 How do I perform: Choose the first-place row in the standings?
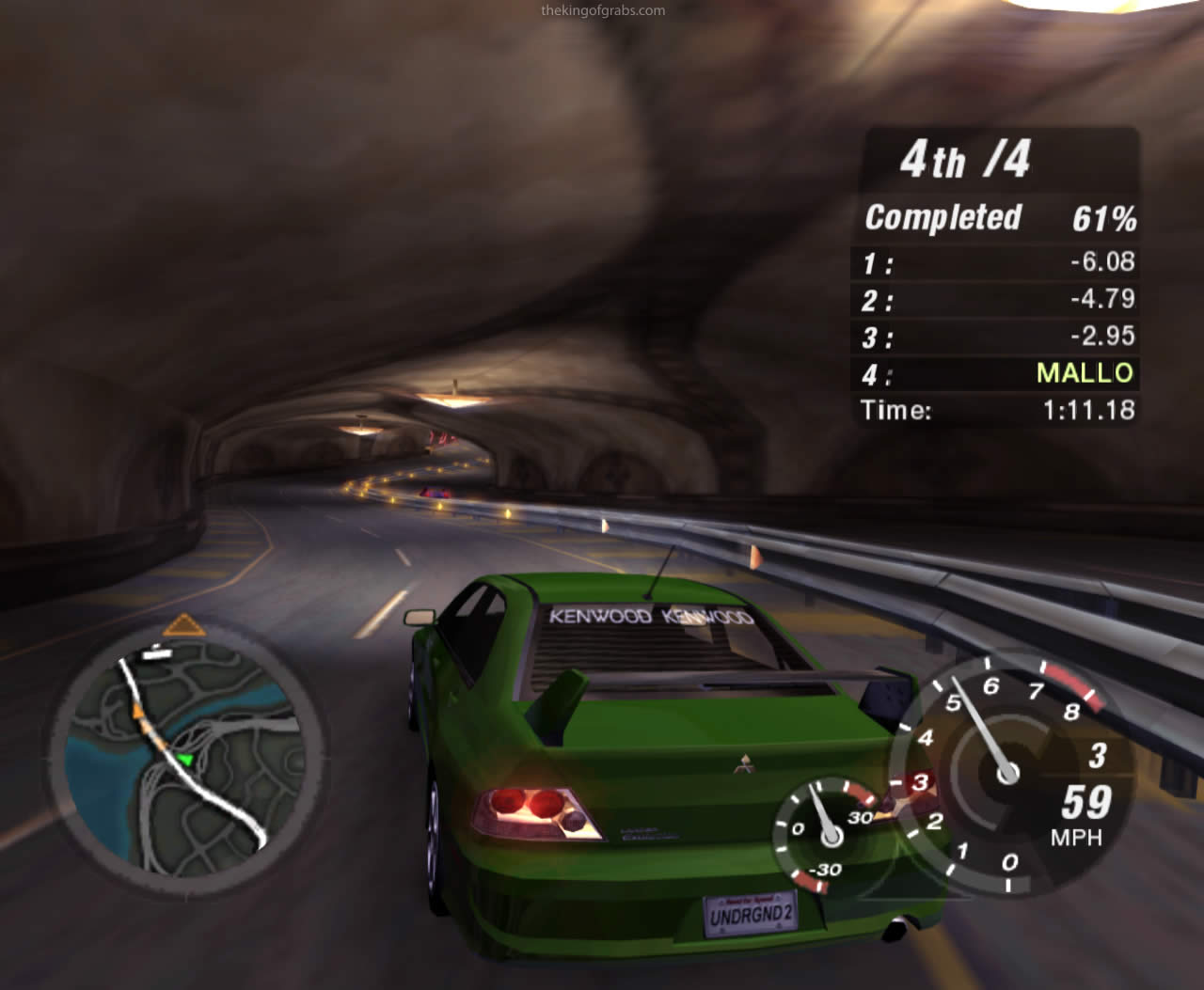pos(997,262)
